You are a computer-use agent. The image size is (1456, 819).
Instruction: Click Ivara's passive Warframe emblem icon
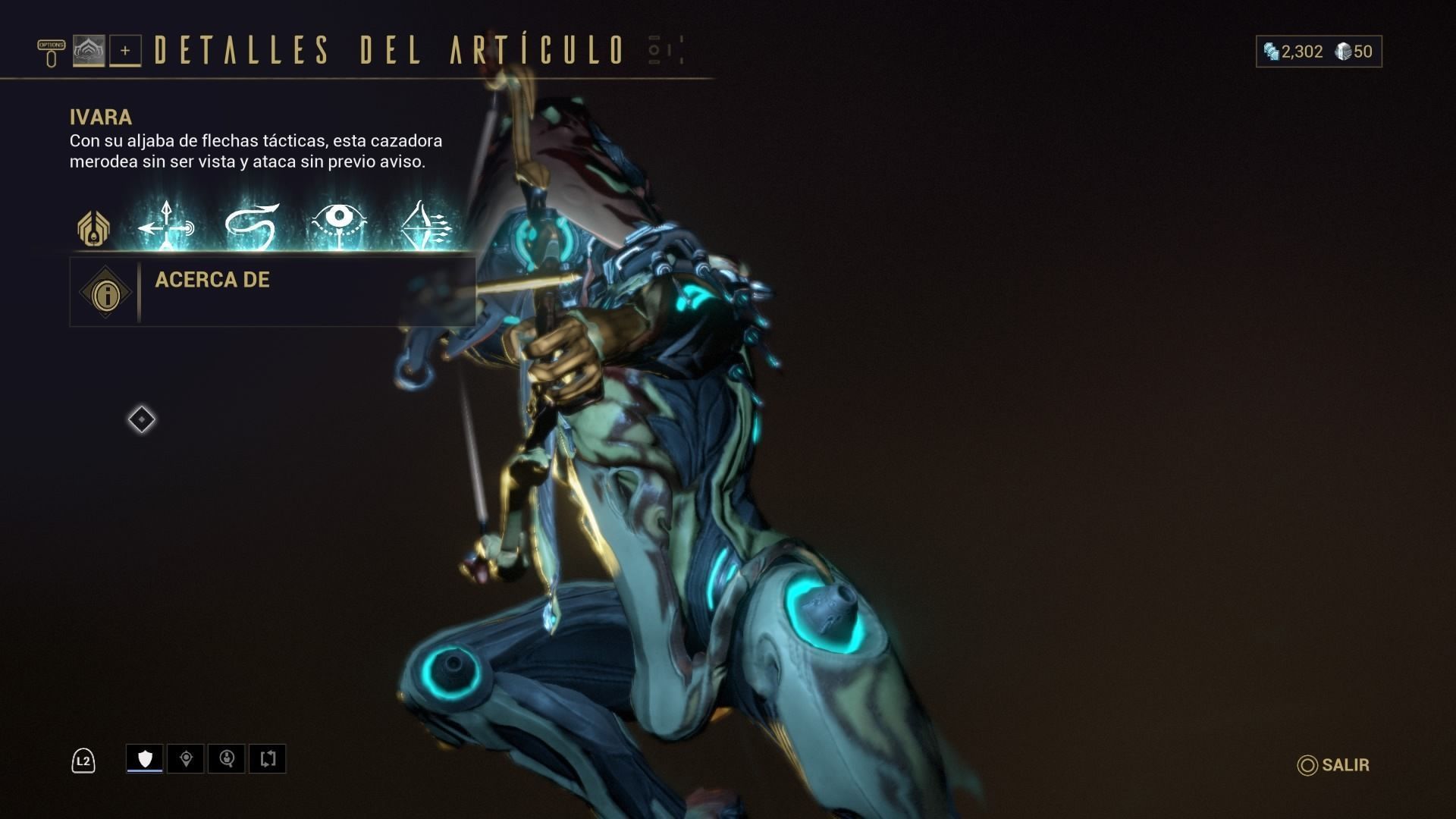[x=93, y=227]
